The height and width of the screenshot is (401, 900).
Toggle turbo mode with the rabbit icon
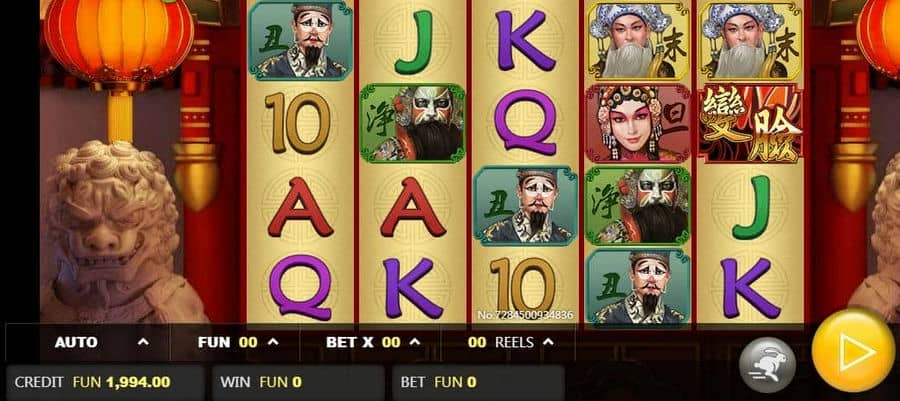(767, 360)
